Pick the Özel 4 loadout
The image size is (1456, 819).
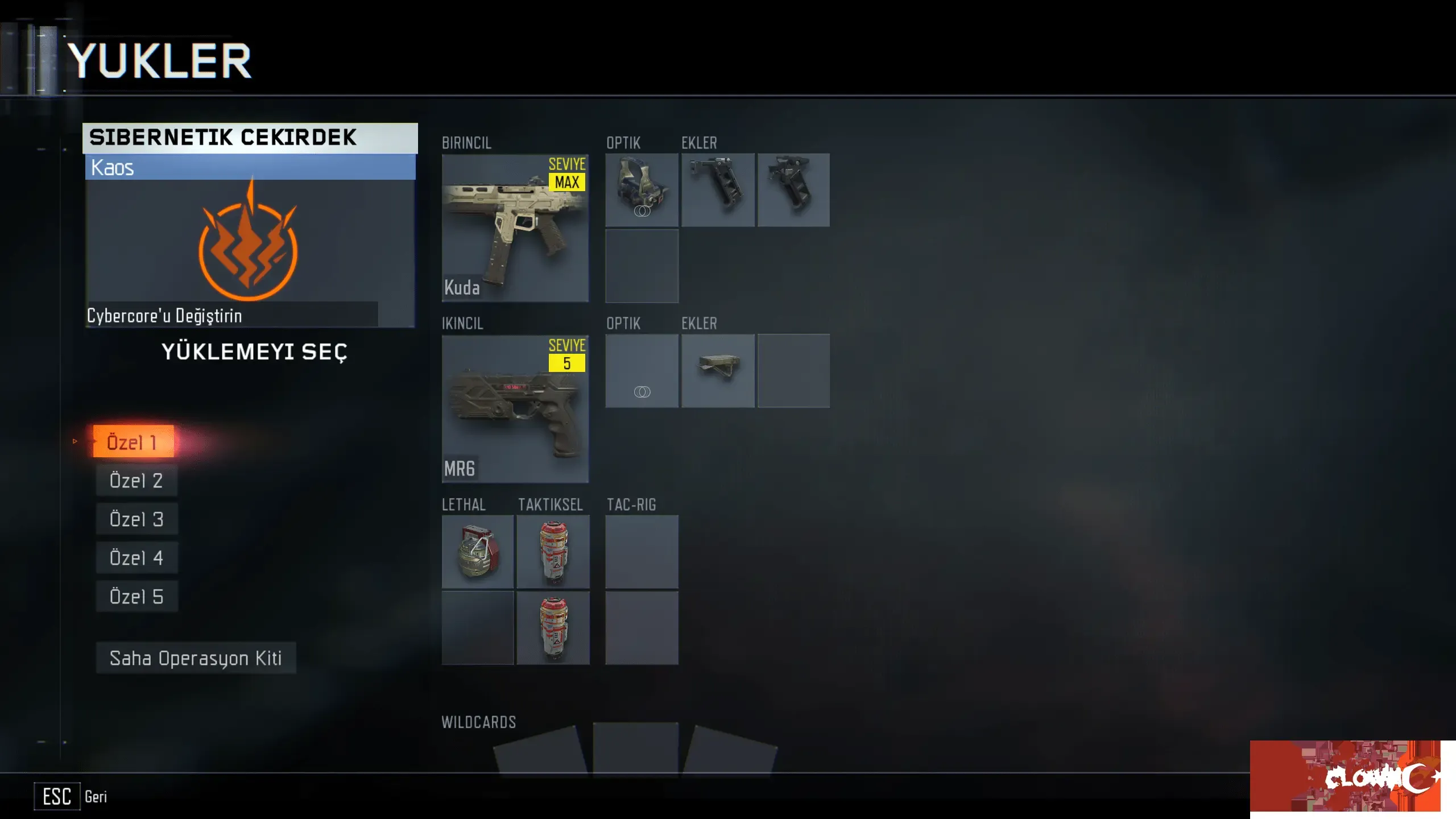tap(136, 558)
